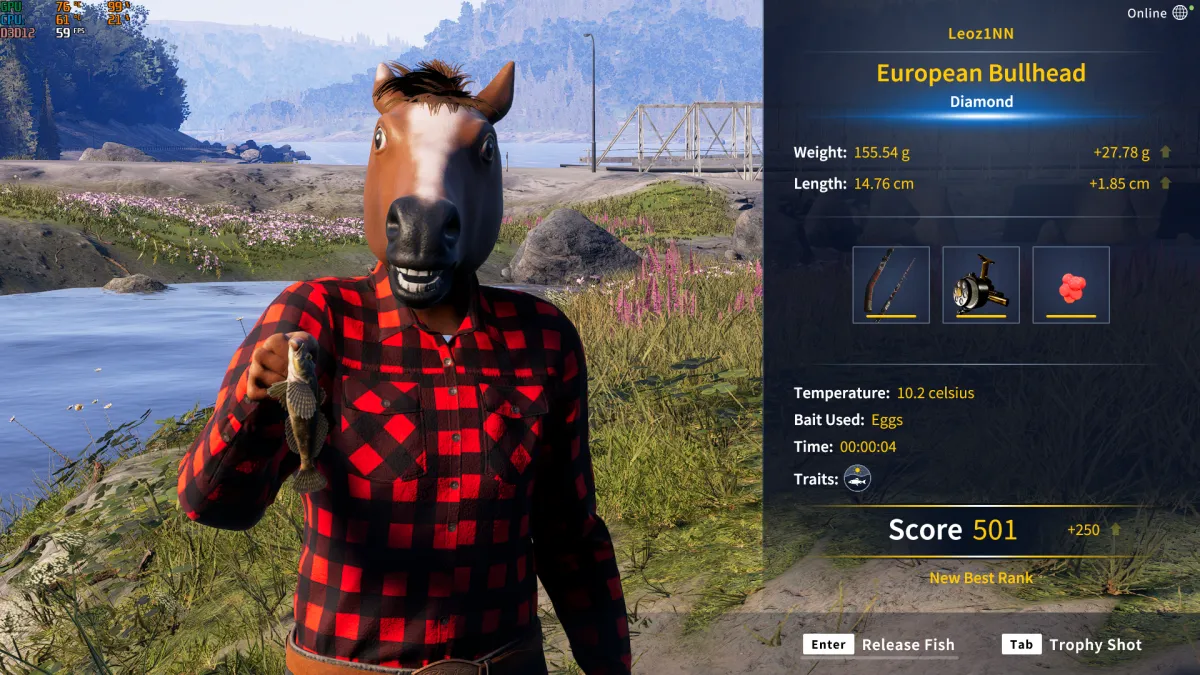This screenshot has height=675, width=1200.
Task: Select the fishing rod equipment slot
Action: [891, 285]
